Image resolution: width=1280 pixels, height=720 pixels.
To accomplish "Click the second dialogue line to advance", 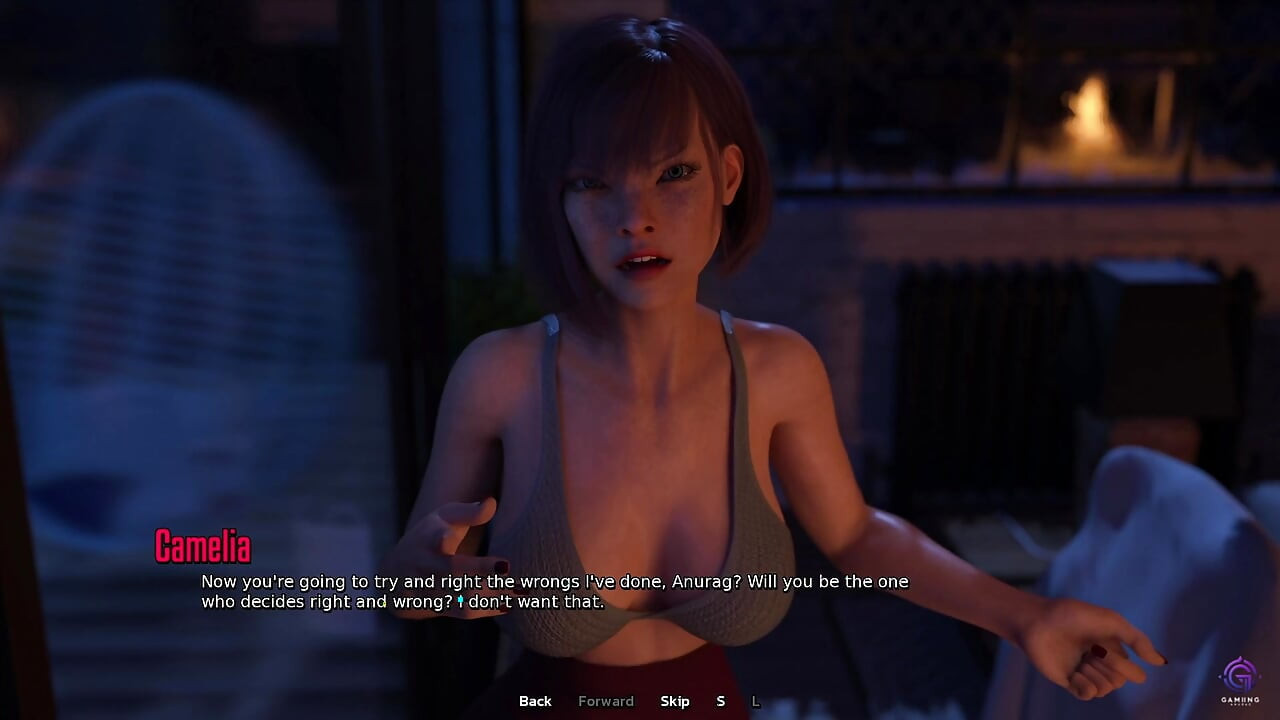I will 400,602.
